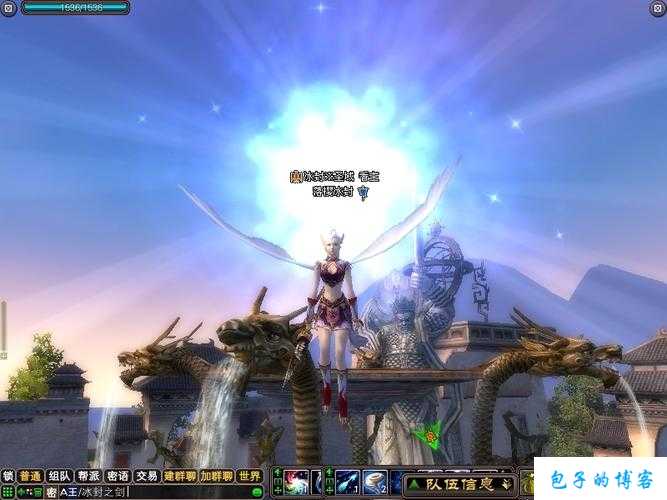Click the round button beside the health bar

coord(9,8)
